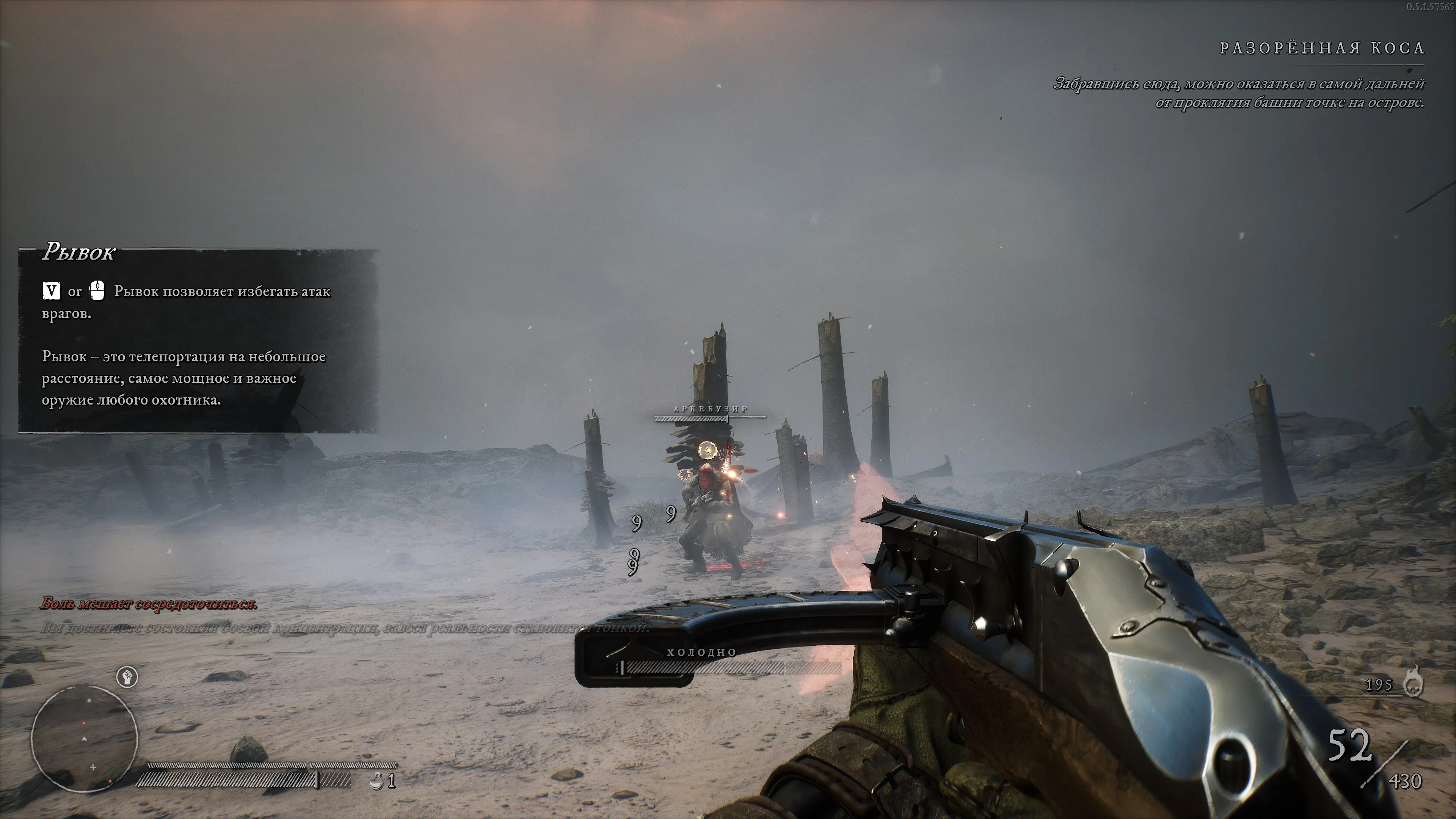Screen dimensions: 1456x819
Task: Click the healing potion flask icon
Action: (375, 782)
